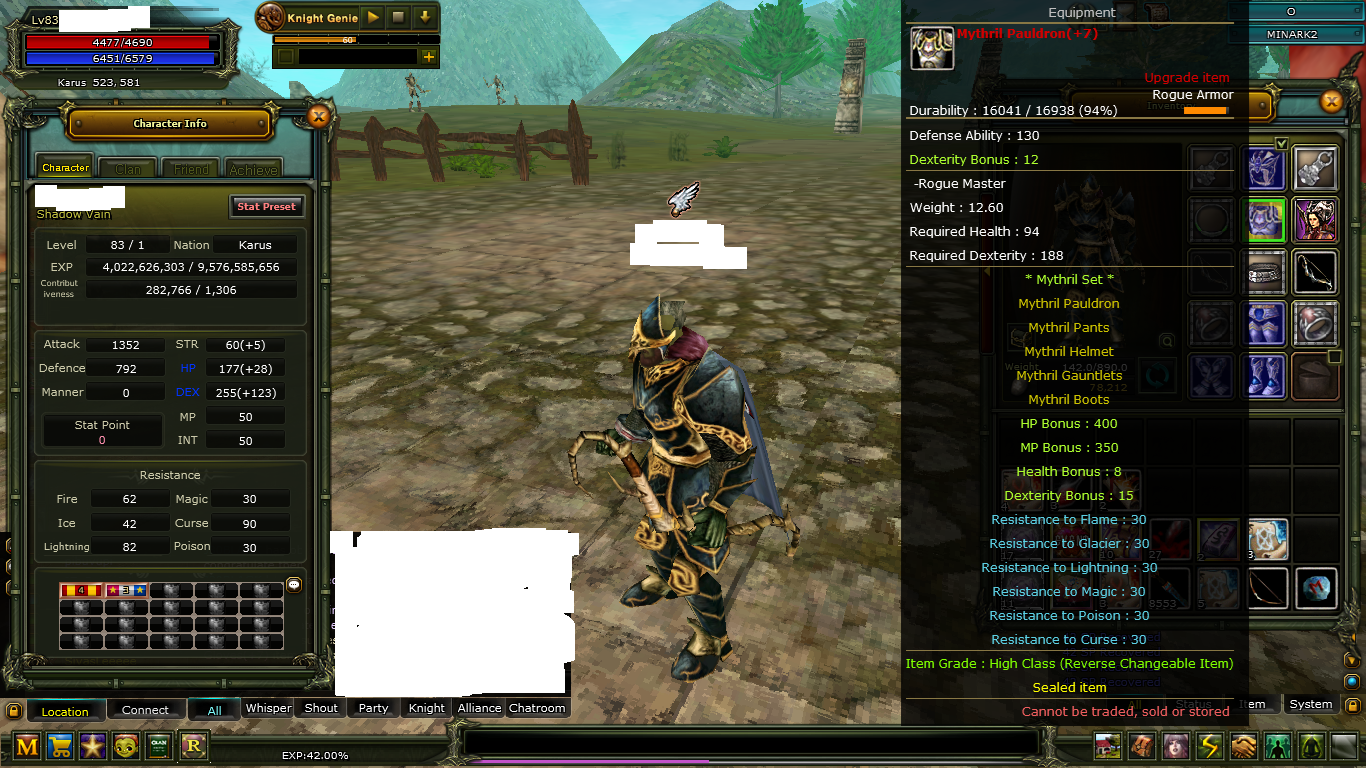Click the Stat Preset button
The height and width of the screenshot is (768, 1366).
click(x=266, y=206)
